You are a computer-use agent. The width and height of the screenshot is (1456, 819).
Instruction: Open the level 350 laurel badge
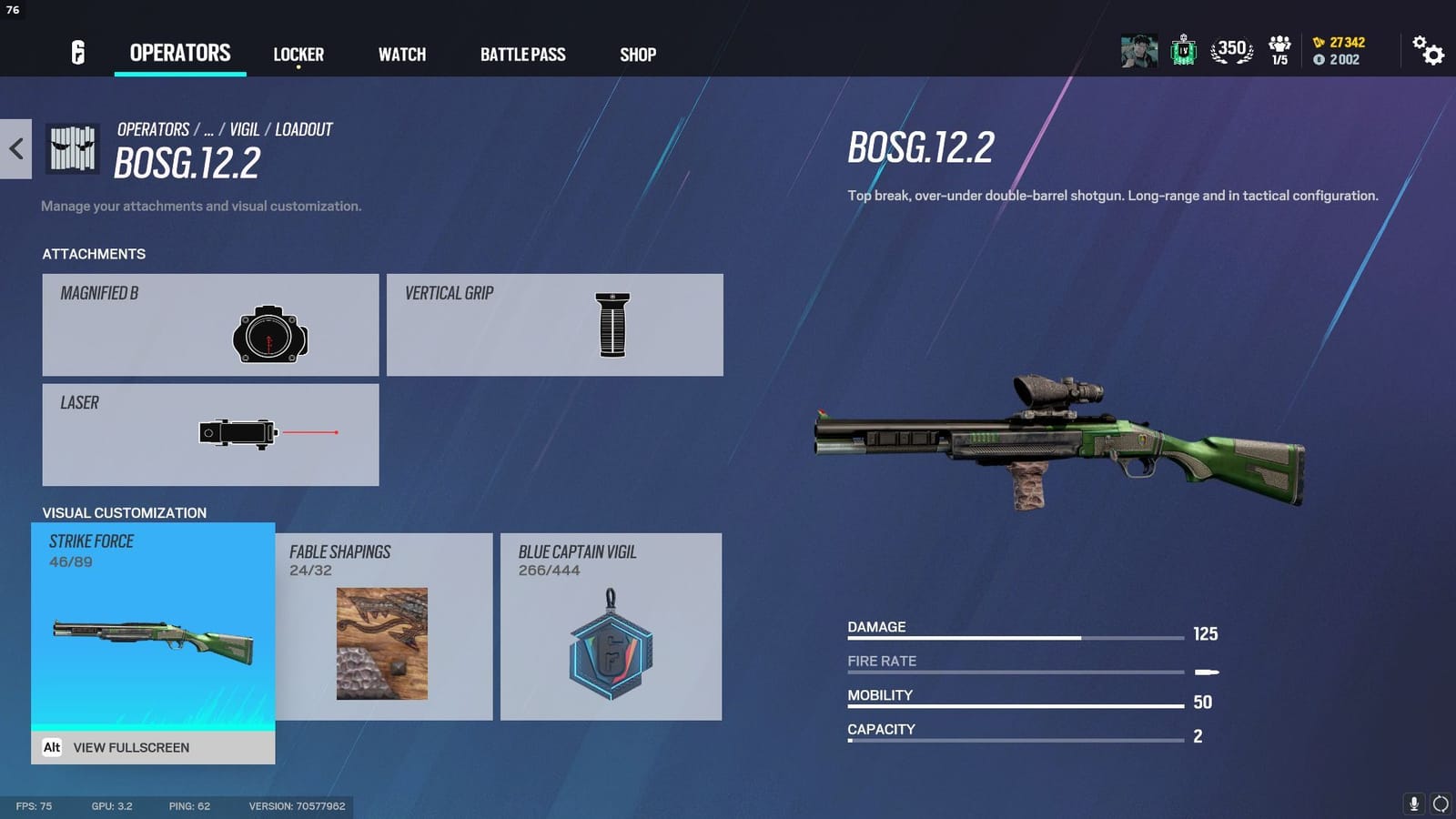(x=1230, y=52)
